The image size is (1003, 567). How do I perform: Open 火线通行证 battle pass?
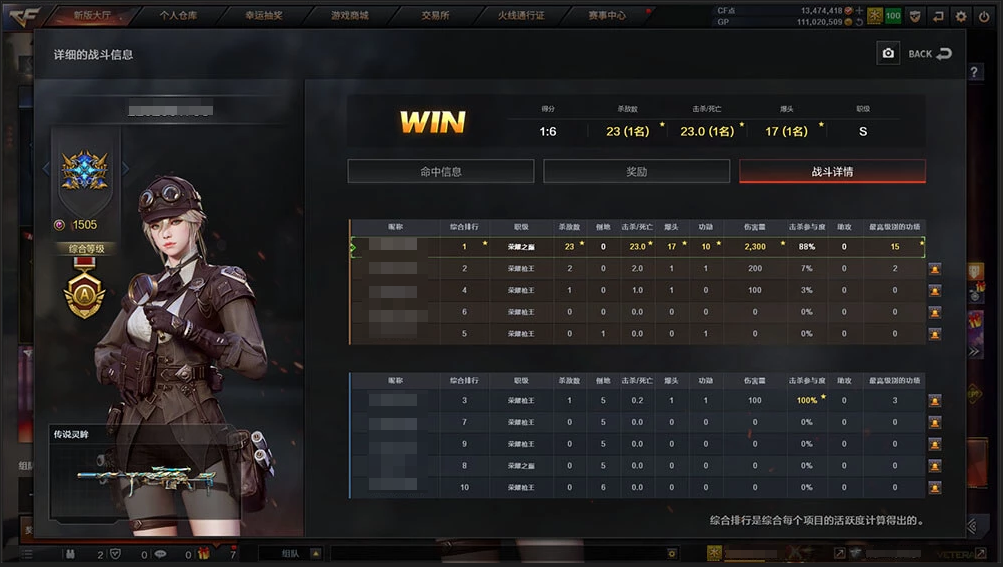521,16
